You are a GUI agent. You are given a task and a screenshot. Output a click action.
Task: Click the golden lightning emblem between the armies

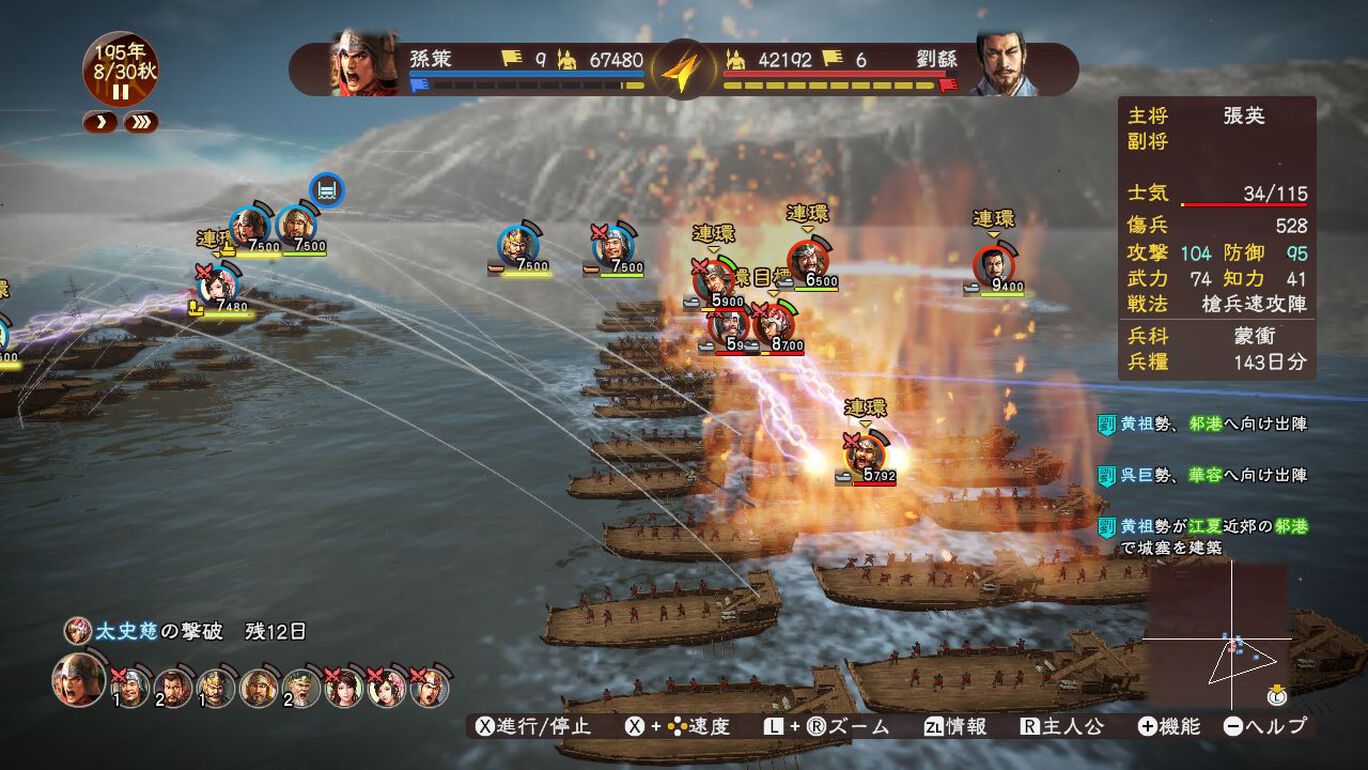683,70
